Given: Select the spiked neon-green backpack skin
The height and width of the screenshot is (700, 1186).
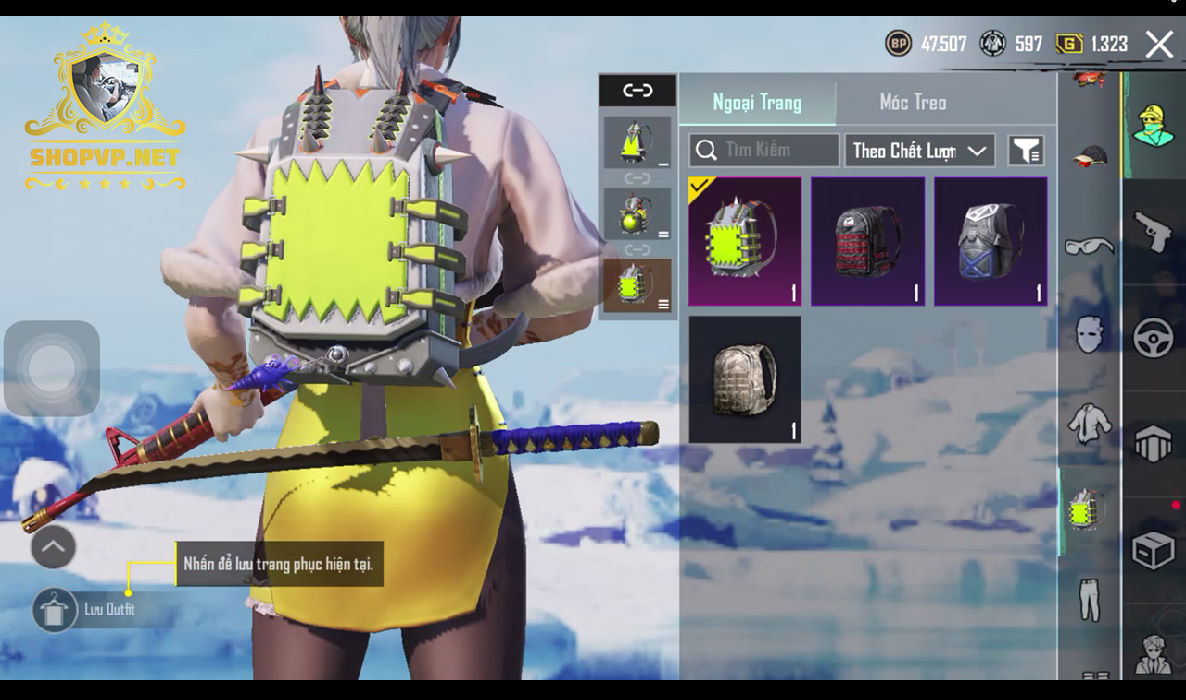Looking at the screenshot, I should pyautogui.click(x=744, y=241).
